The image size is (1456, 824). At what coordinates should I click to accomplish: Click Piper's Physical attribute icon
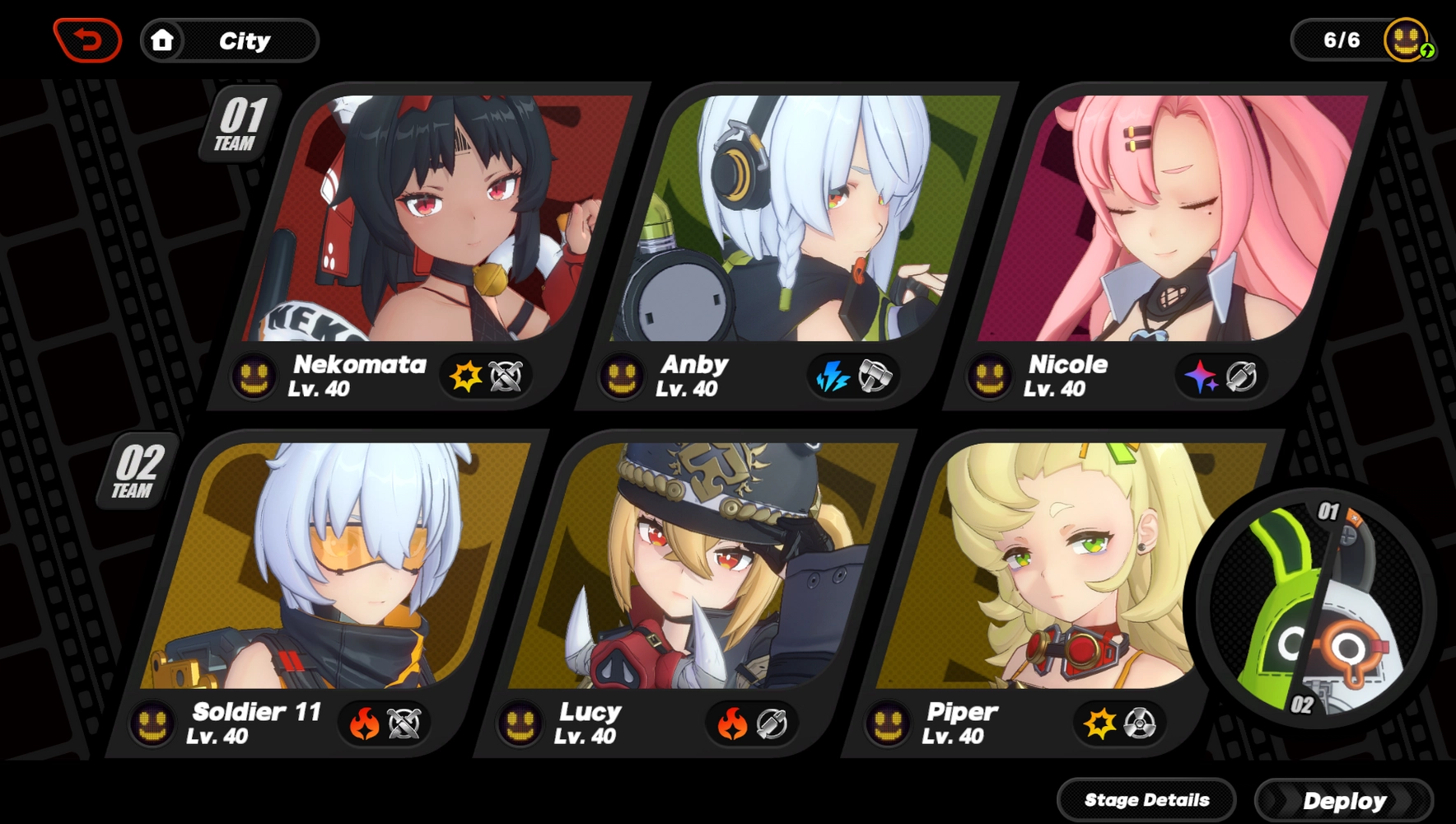1099,723
